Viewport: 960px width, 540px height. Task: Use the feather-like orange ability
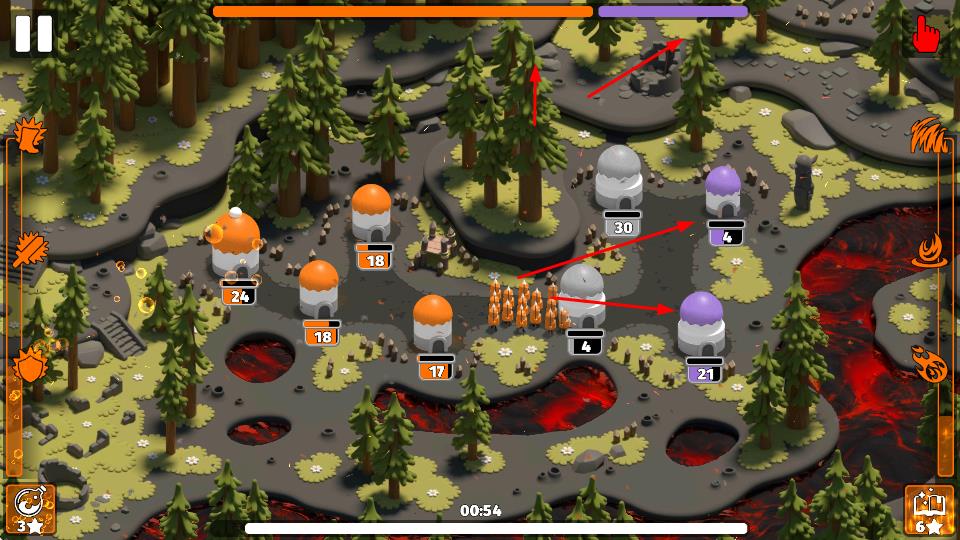point(30,247)
